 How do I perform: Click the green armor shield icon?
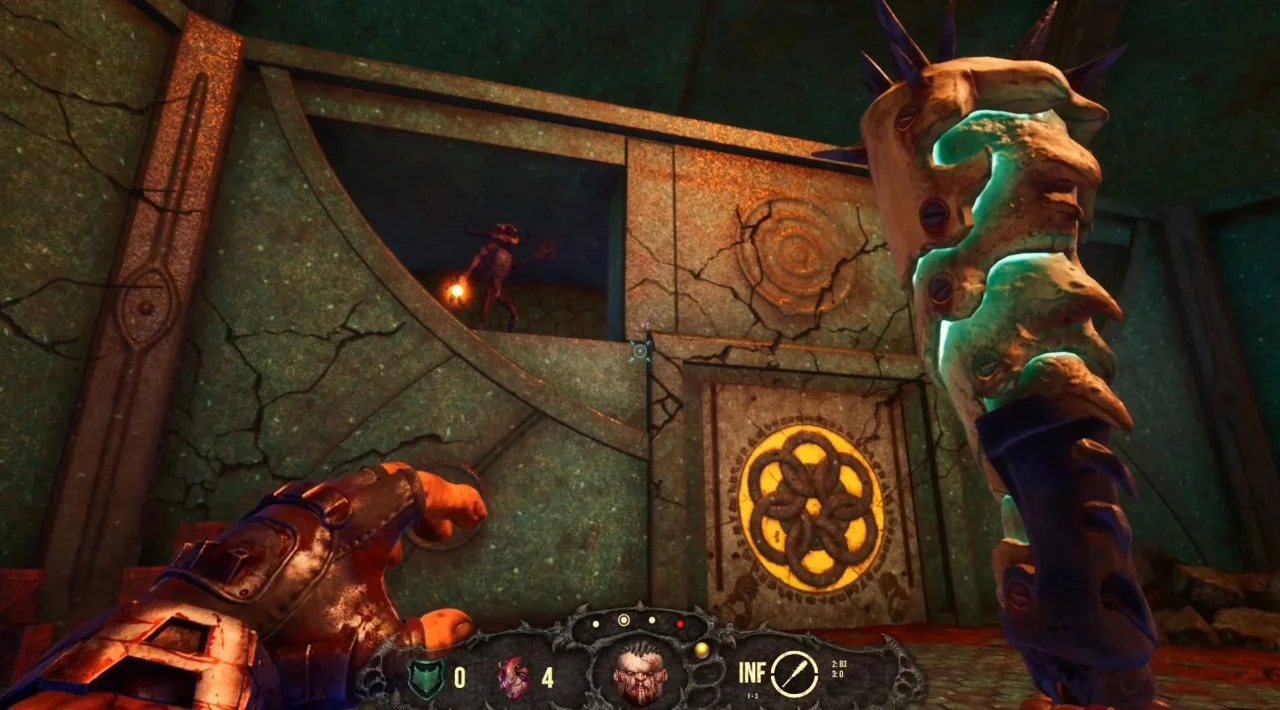click(x=425, y=677)
